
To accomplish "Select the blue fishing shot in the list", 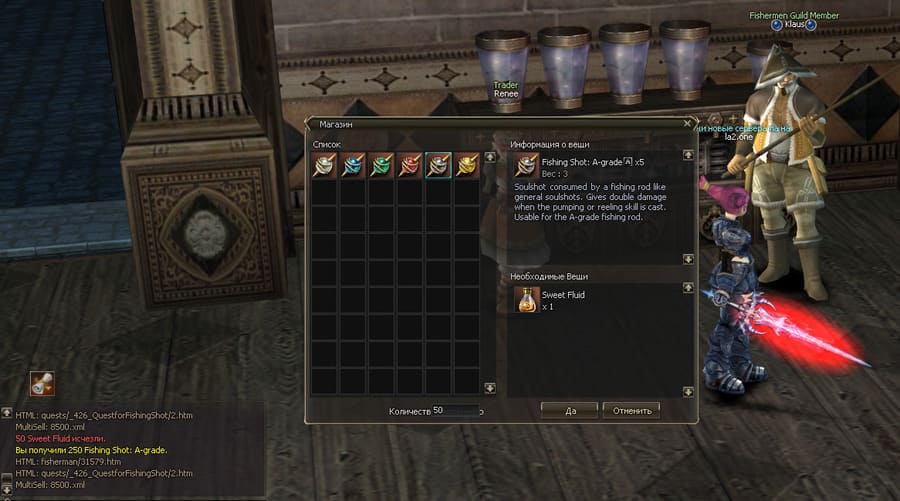I will click(x=352, y=166).
